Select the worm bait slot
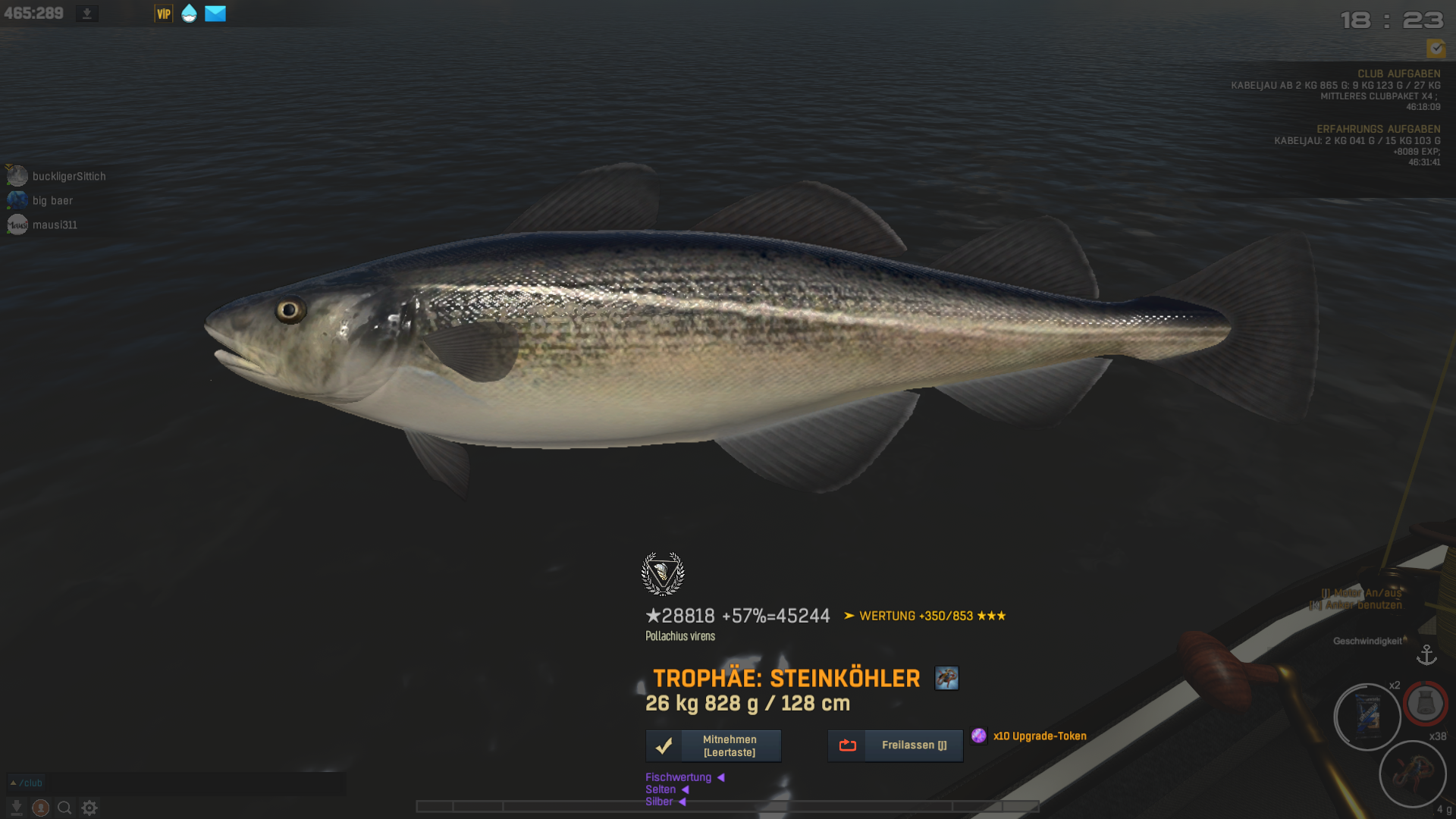Screen dimensions: 1456x819 tap(1412, 773)
